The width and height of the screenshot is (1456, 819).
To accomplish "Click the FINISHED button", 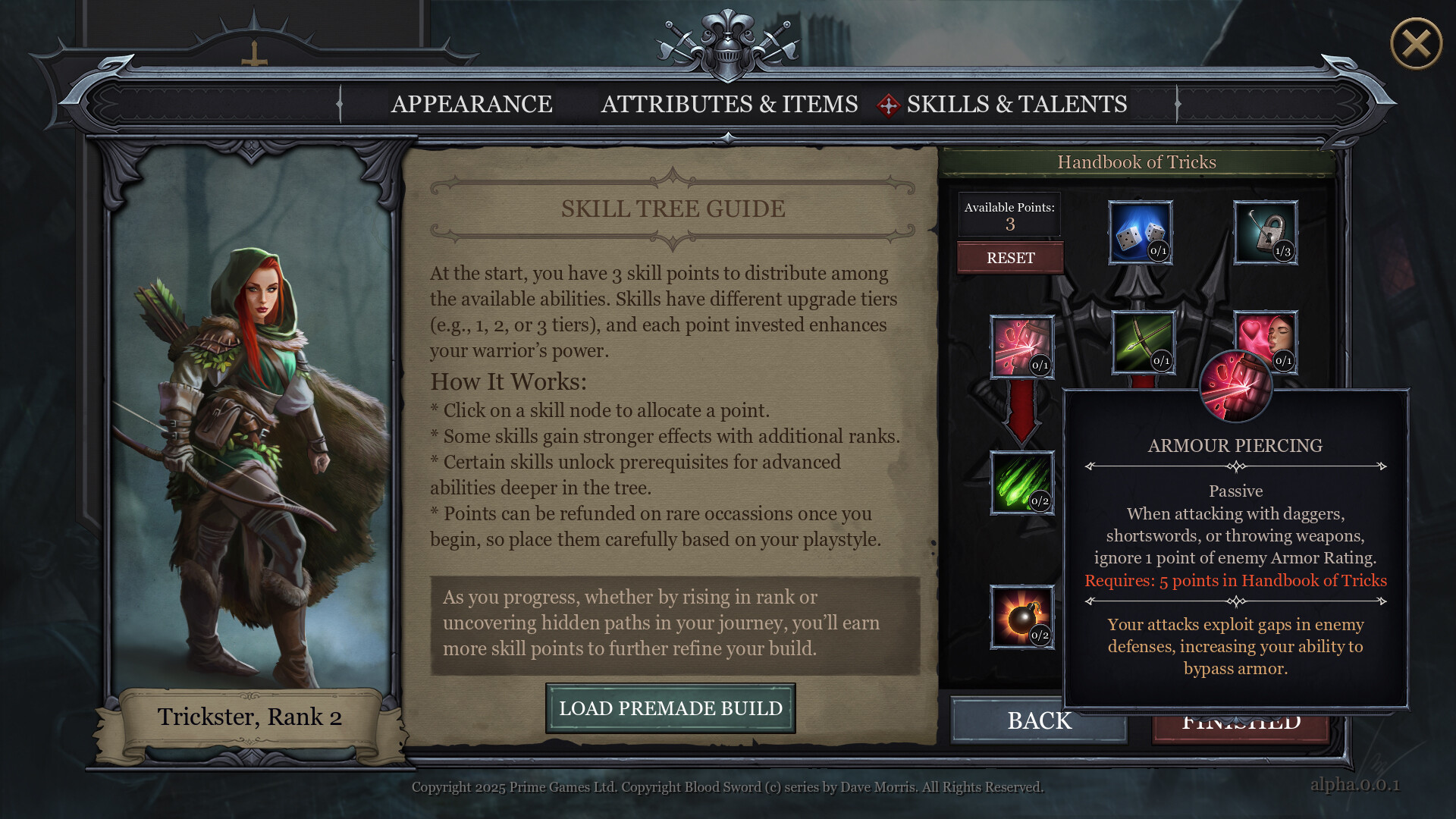I will point(1239,721).
